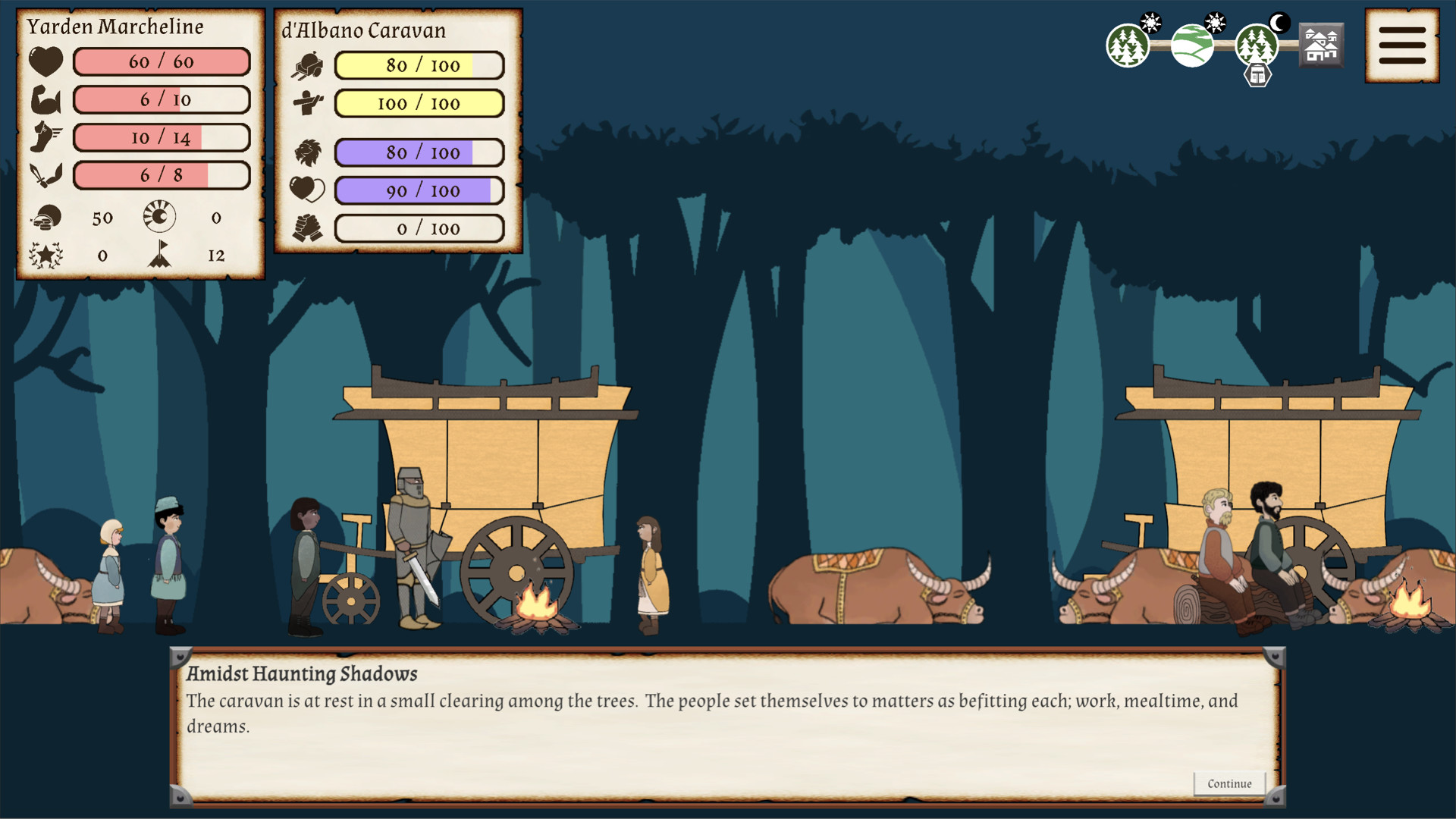Click the flexed arm strength icon
1456x819 pixels.
click(45, 99)
